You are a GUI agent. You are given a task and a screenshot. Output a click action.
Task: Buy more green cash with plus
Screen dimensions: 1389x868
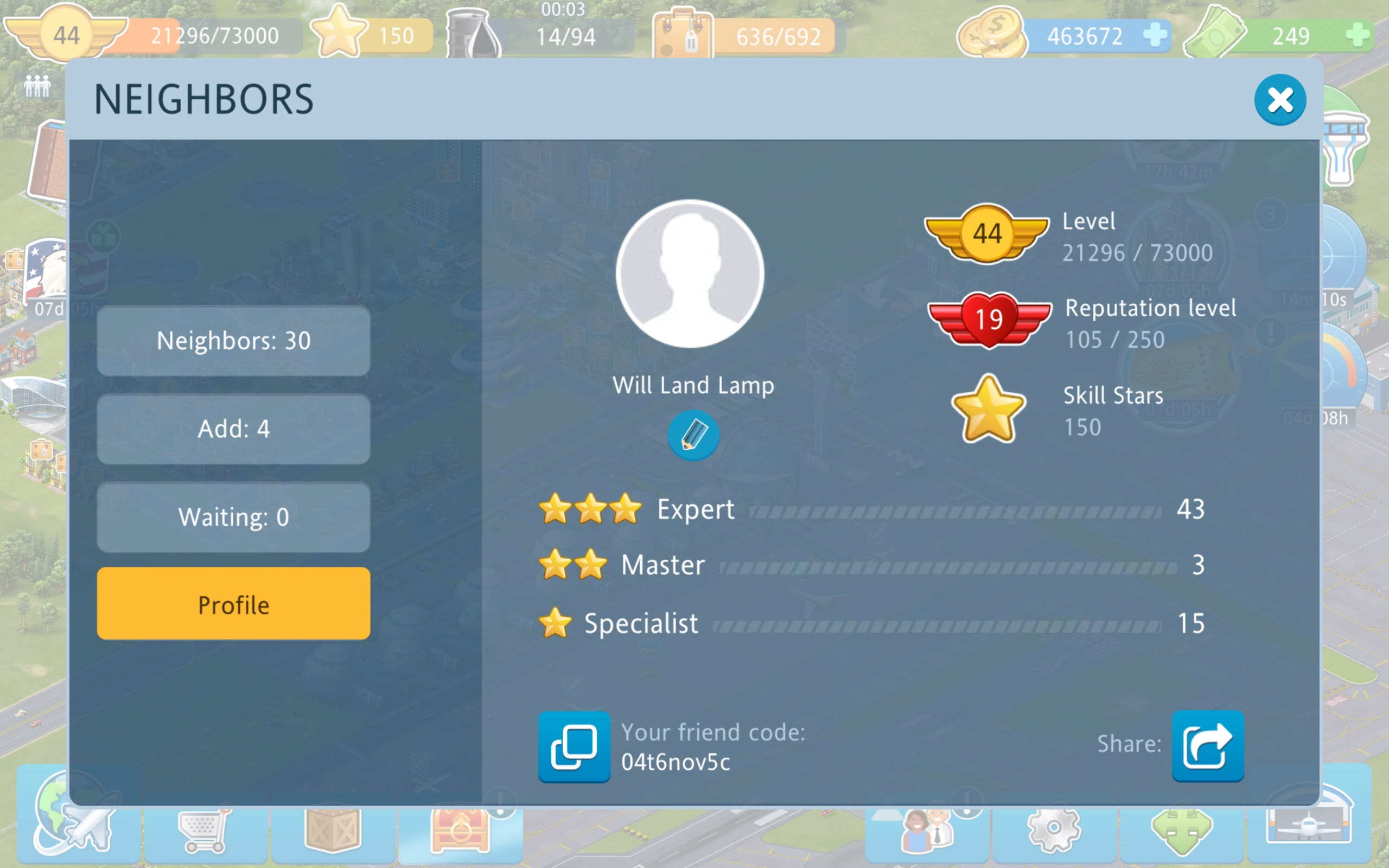[x=1357, y=35]
